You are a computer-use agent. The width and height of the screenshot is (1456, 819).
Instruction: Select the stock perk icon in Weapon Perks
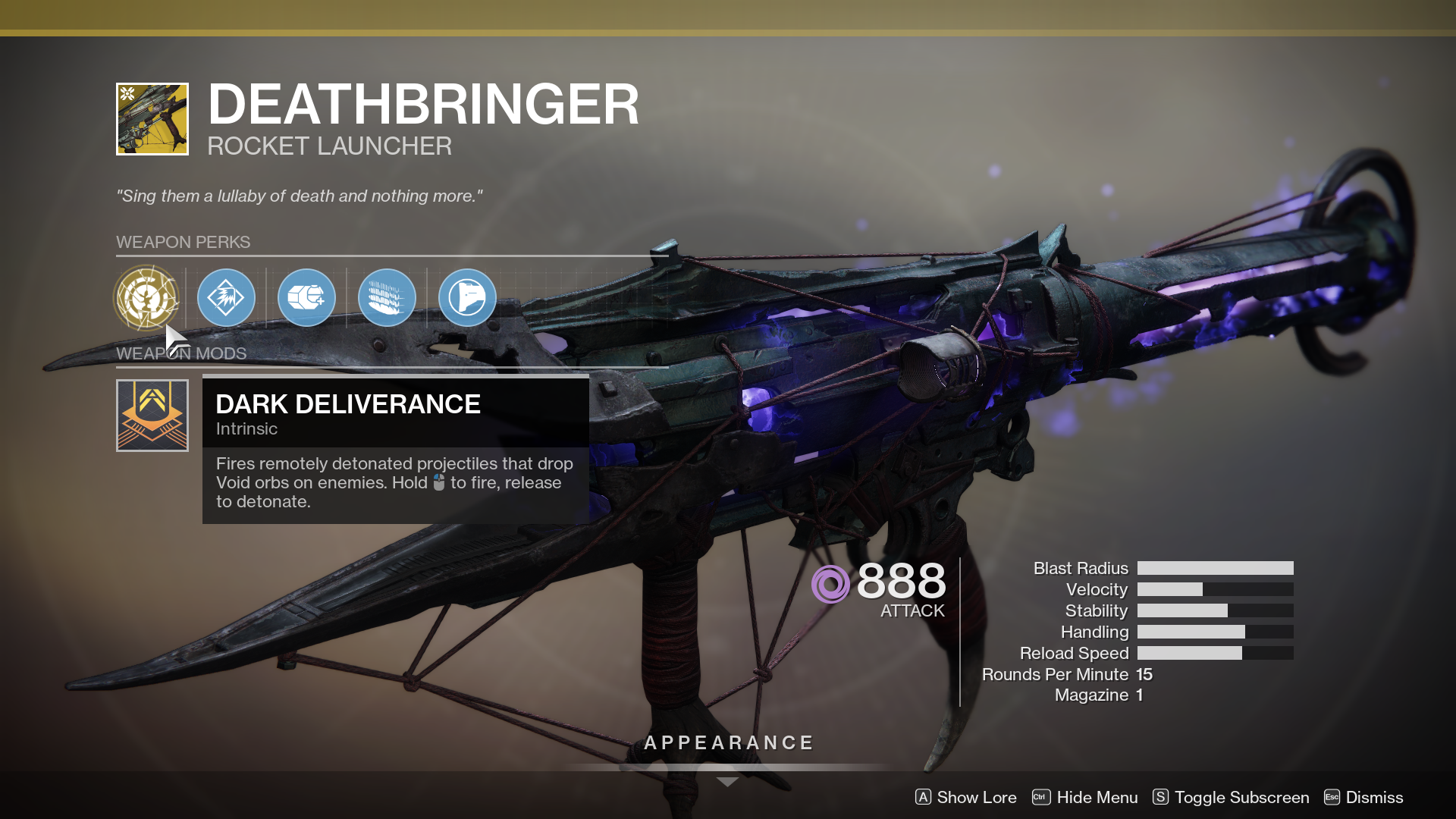pos(467,298)
